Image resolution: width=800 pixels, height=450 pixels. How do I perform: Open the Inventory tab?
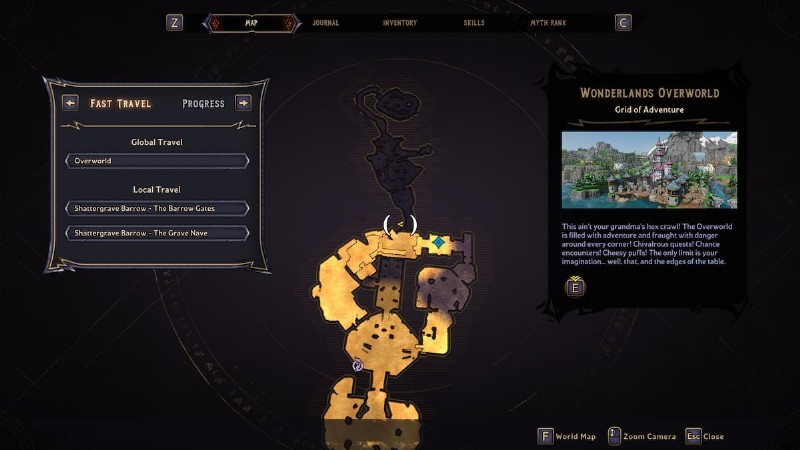400,22
